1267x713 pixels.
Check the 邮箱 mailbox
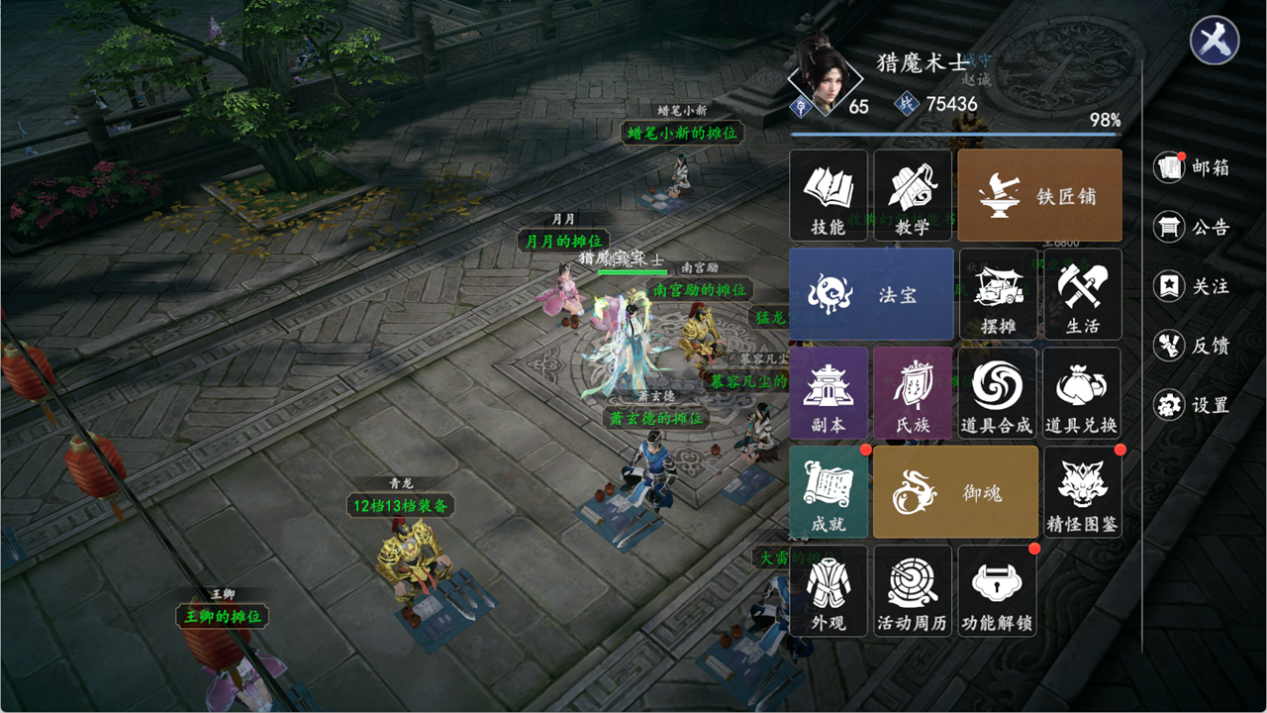coord(1191,167)
